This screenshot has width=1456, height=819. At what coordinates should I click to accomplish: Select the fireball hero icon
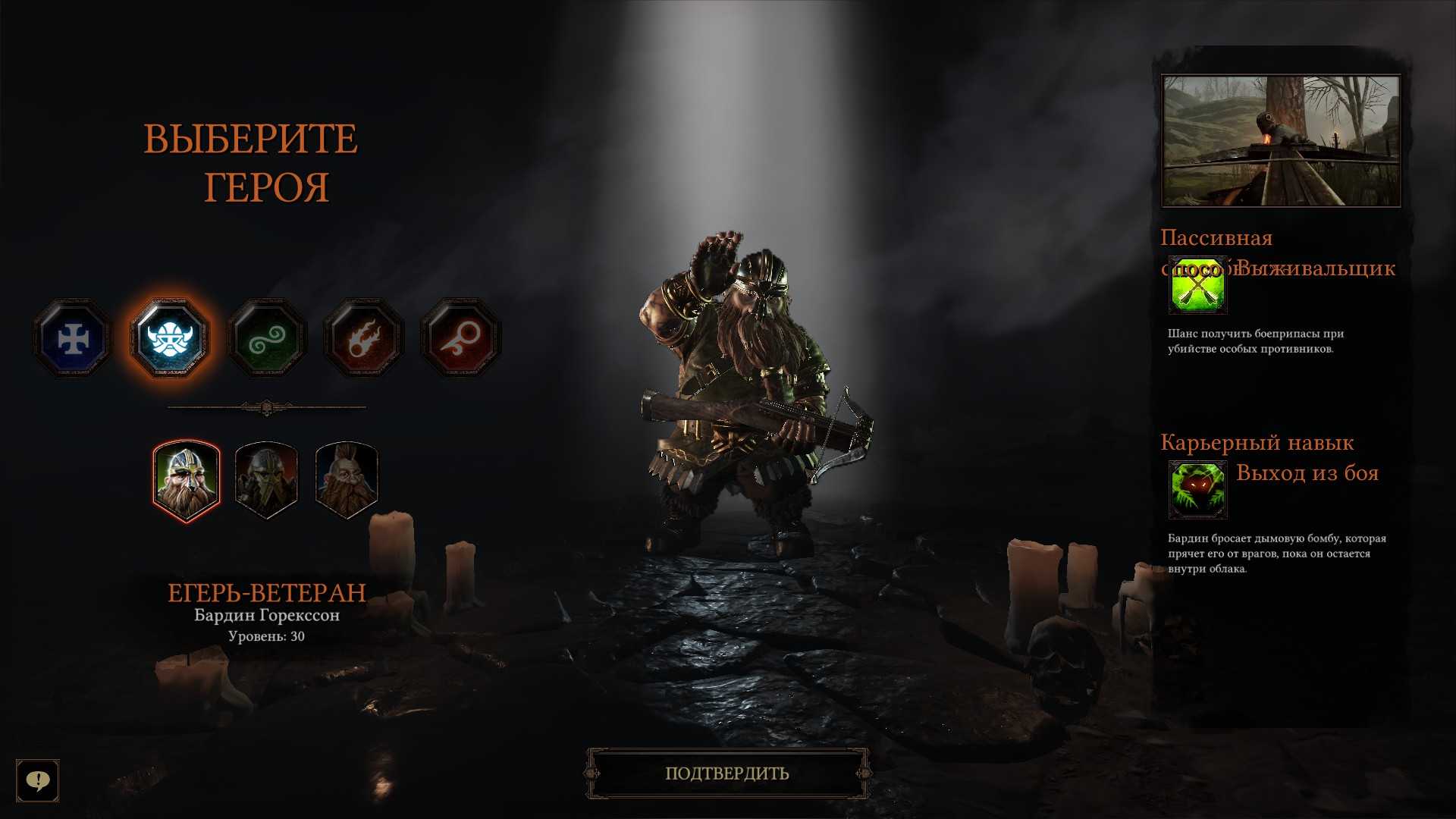(x=364, y=338)
